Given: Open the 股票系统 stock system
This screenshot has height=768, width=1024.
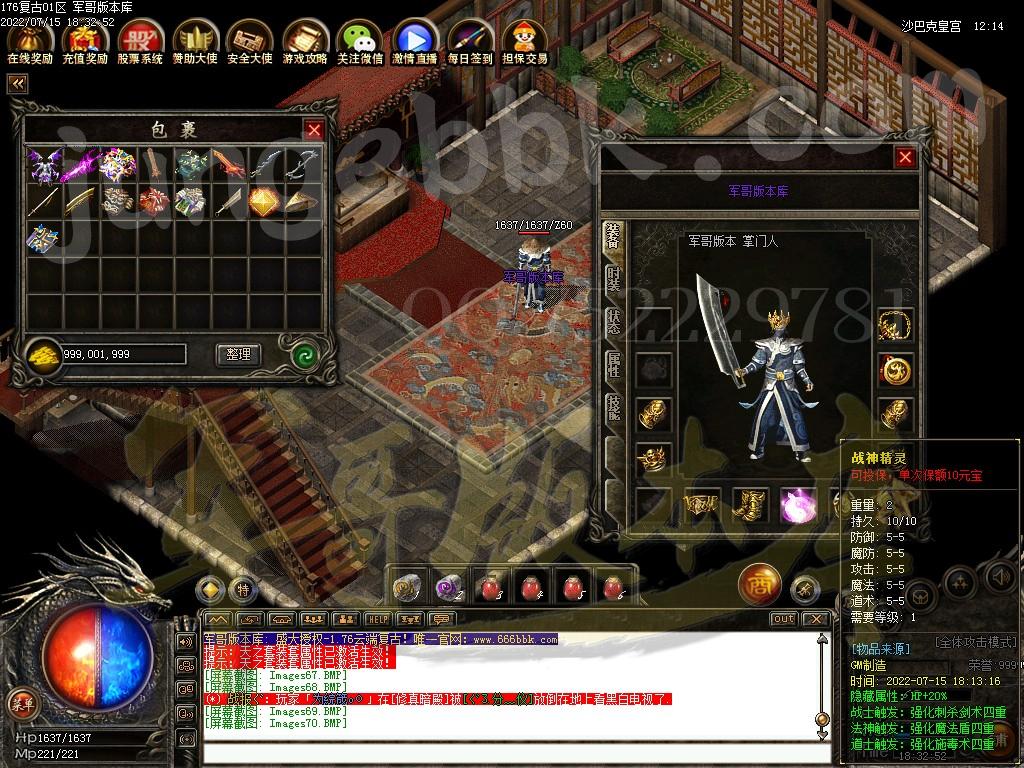Looking at the screenshot, I should (x=139, y=40).
